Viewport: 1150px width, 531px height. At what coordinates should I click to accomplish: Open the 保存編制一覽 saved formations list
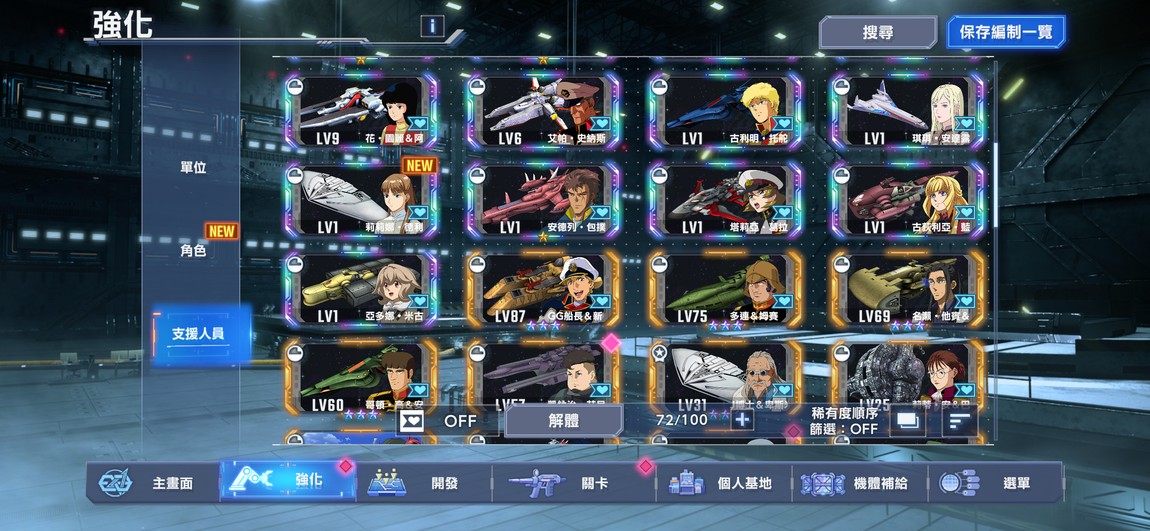click(x=1005, y=32)
